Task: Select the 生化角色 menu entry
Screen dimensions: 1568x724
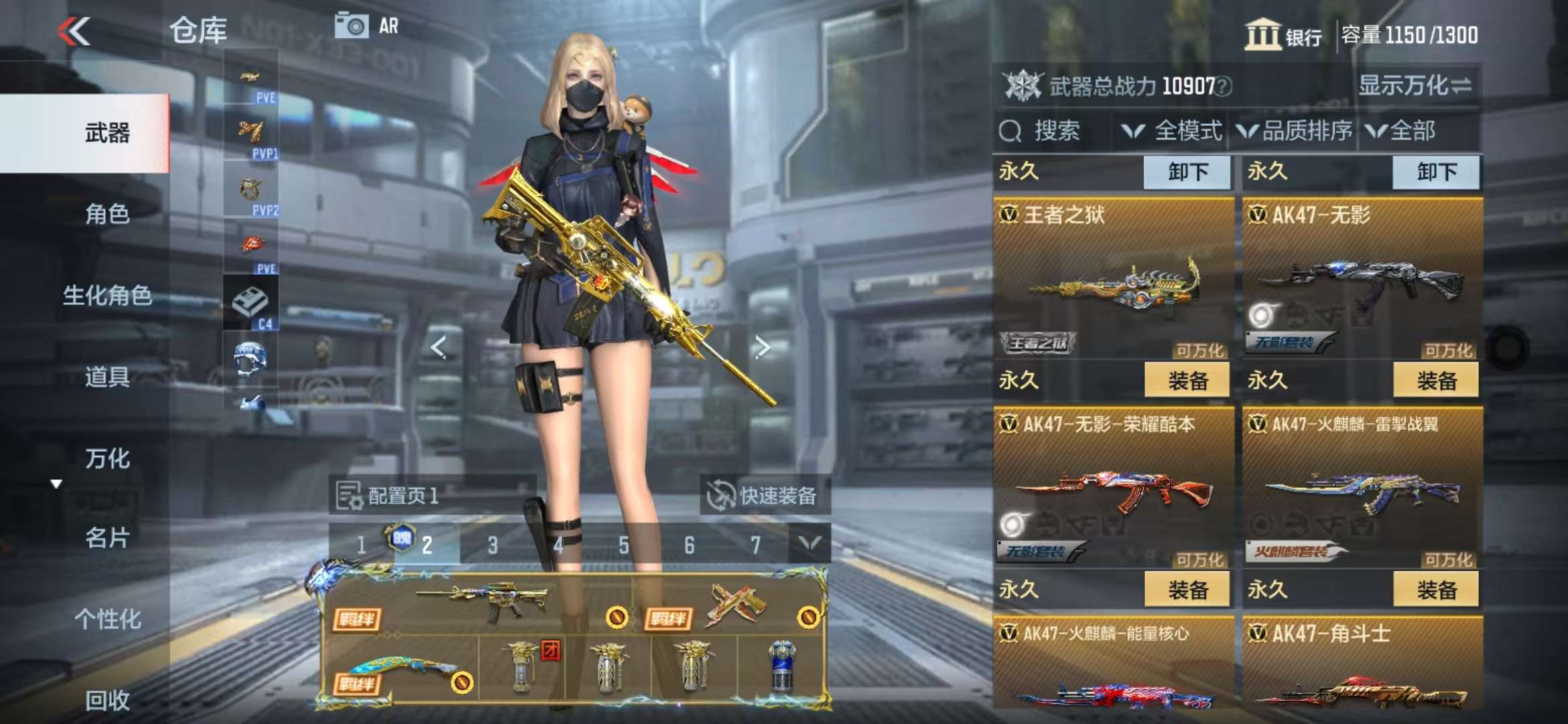Action: [x=107, y=296]
